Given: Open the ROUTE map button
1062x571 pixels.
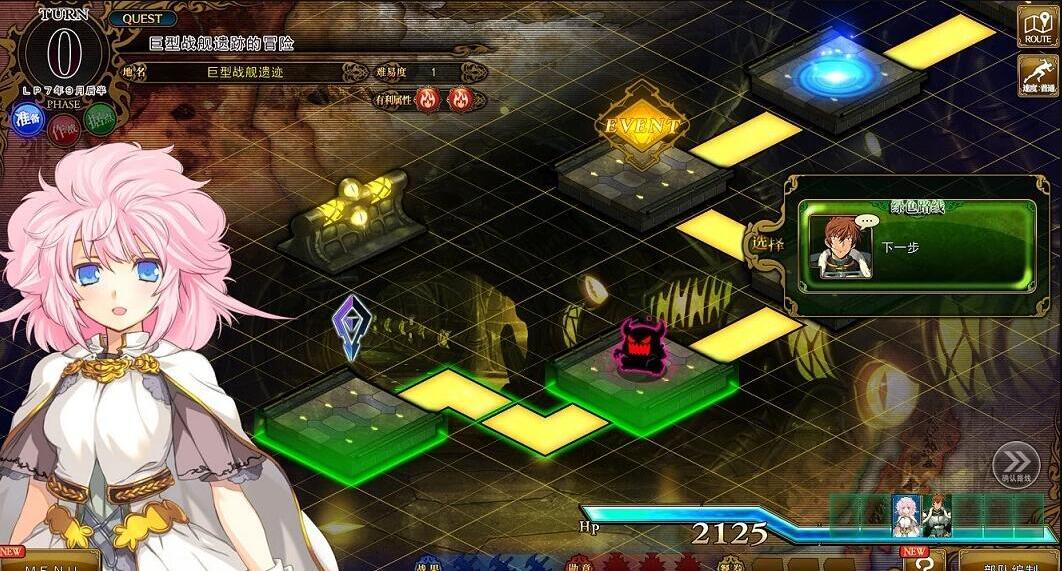Looking at the screenshot, I should pyautogui.click(x=1037, y=26).
